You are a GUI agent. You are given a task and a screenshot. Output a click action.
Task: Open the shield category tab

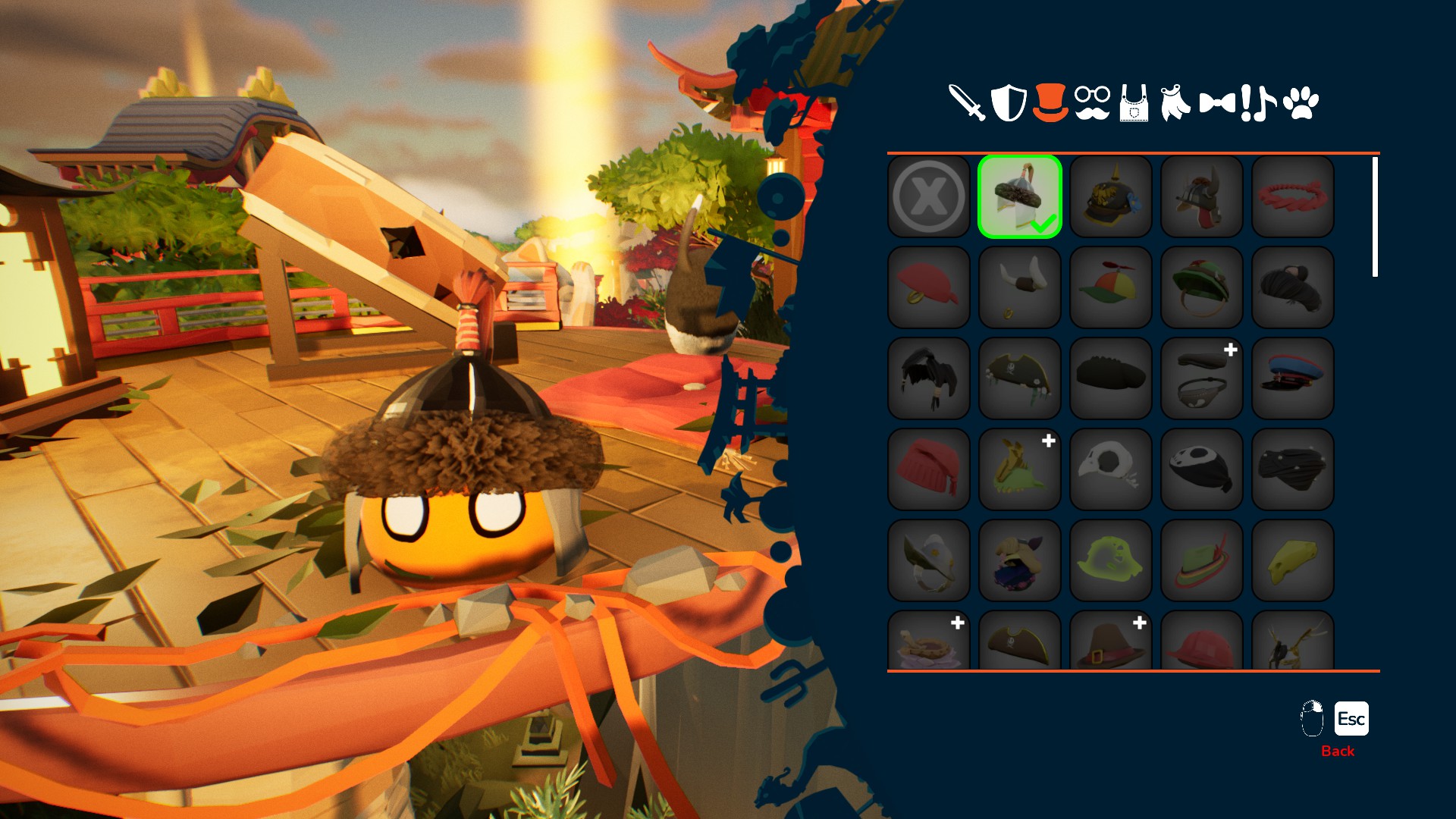pos(1009,102)
